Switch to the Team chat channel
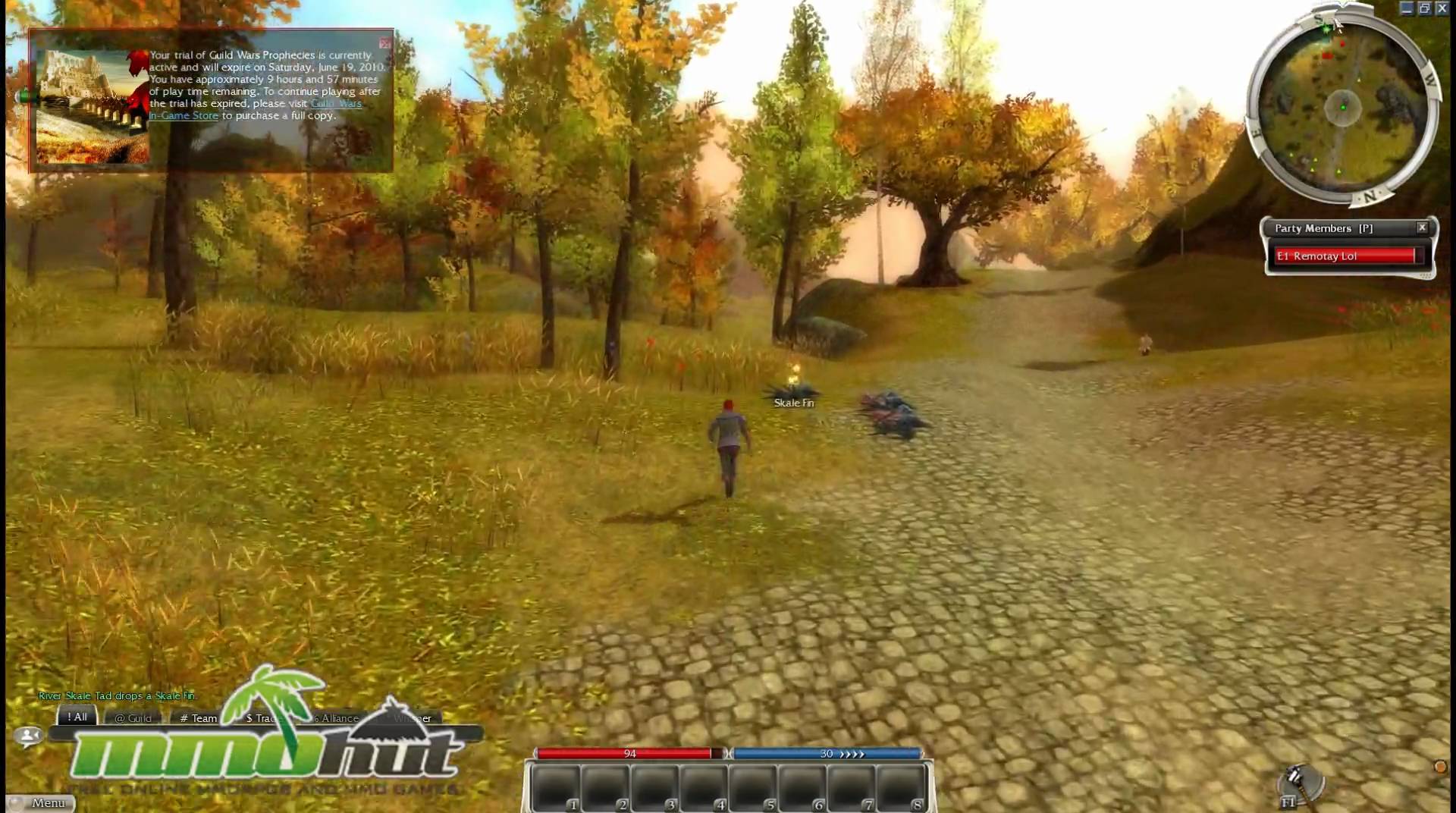This screenshot has width=1456, height=813. click(199, 717)
